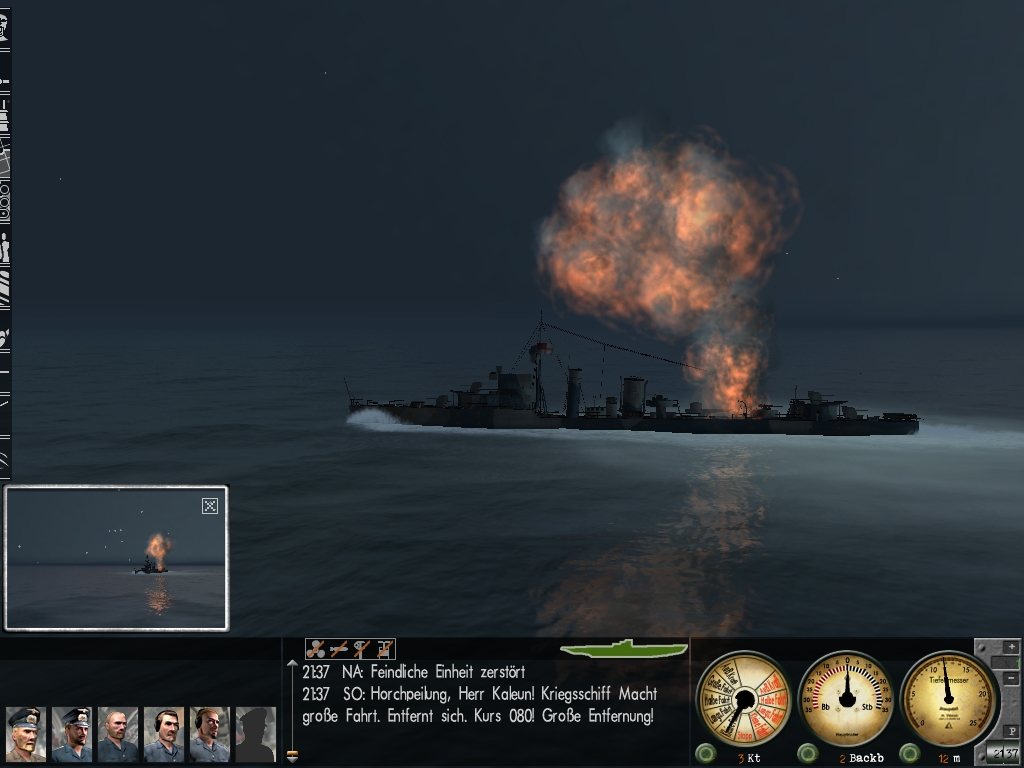Viewport: 1024px width, 768px height.
Task: Toggle the green button under the engine telegraph
Action: point(707,753)
